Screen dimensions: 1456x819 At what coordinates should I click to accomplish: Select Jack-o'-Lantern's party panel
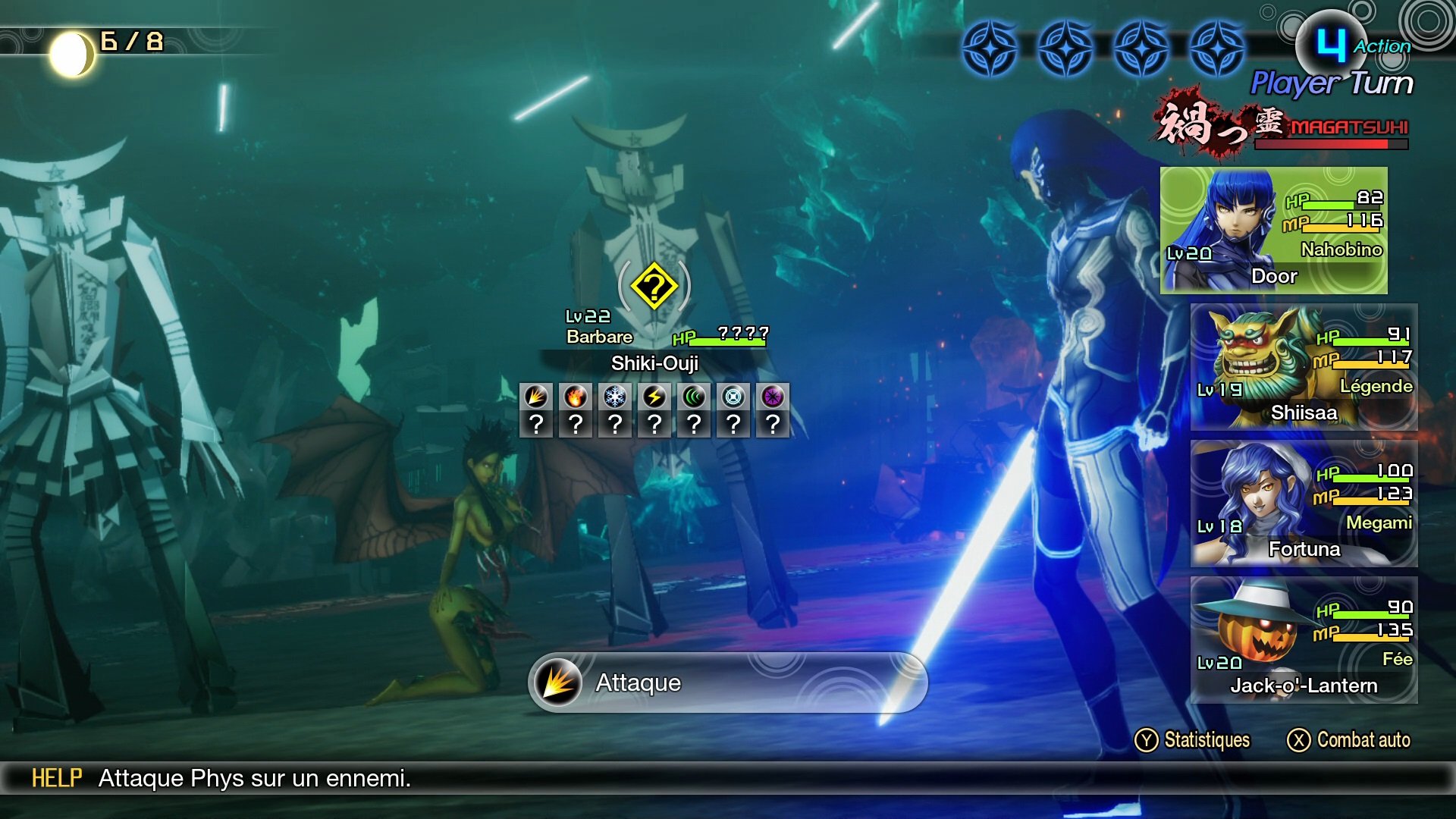[x=1304, y=640]
